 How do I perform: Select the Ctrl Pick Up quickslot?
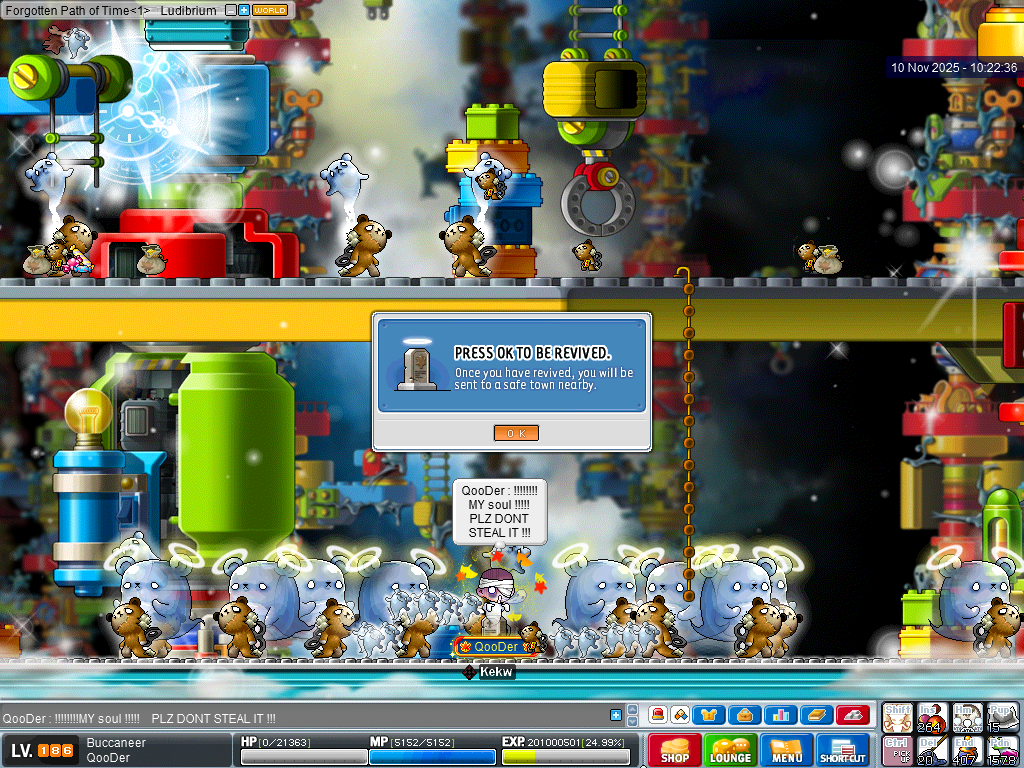point(897,750)
